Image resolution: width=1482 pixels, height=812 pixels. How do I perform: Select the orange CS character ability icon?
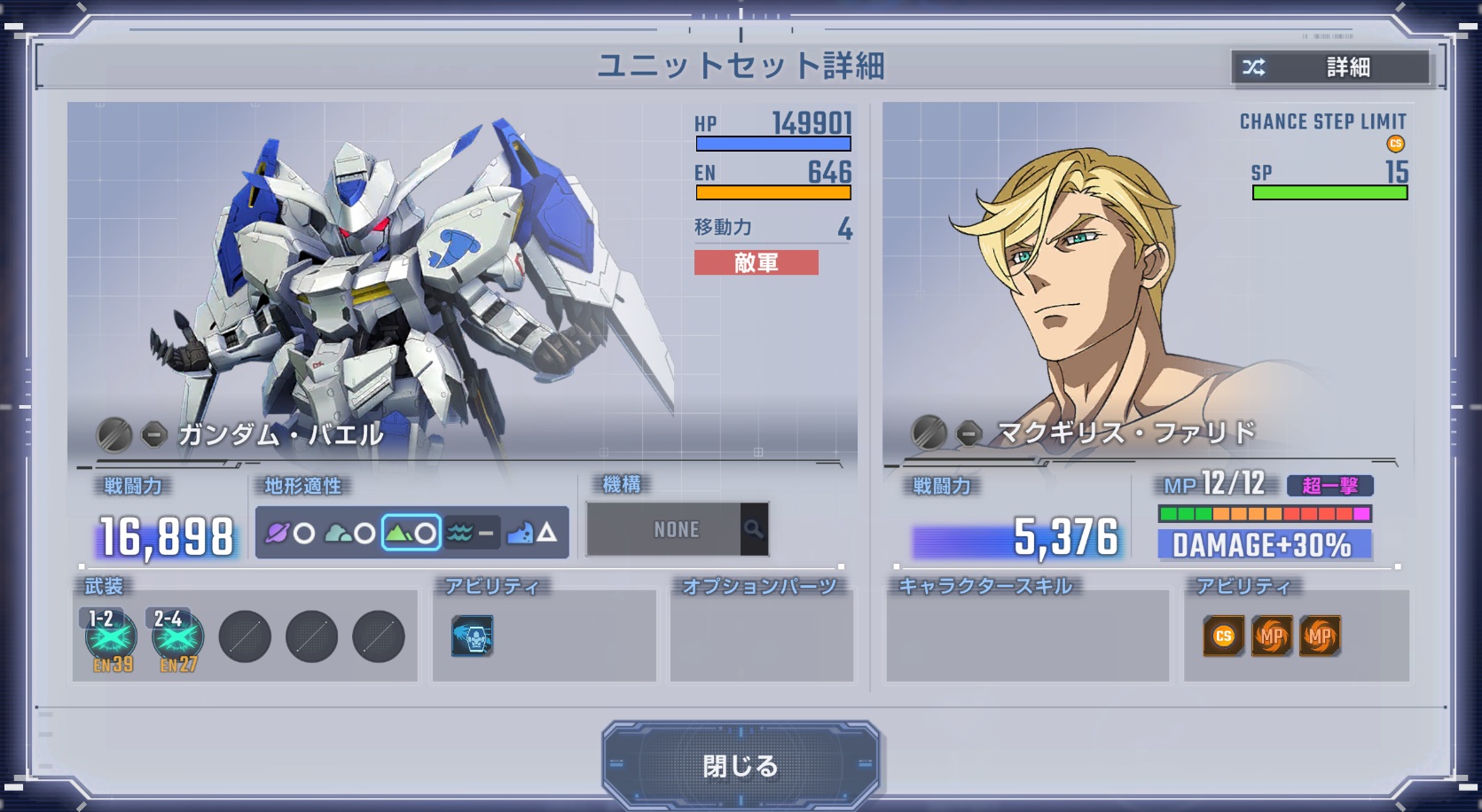click(x=1223, y=636)
